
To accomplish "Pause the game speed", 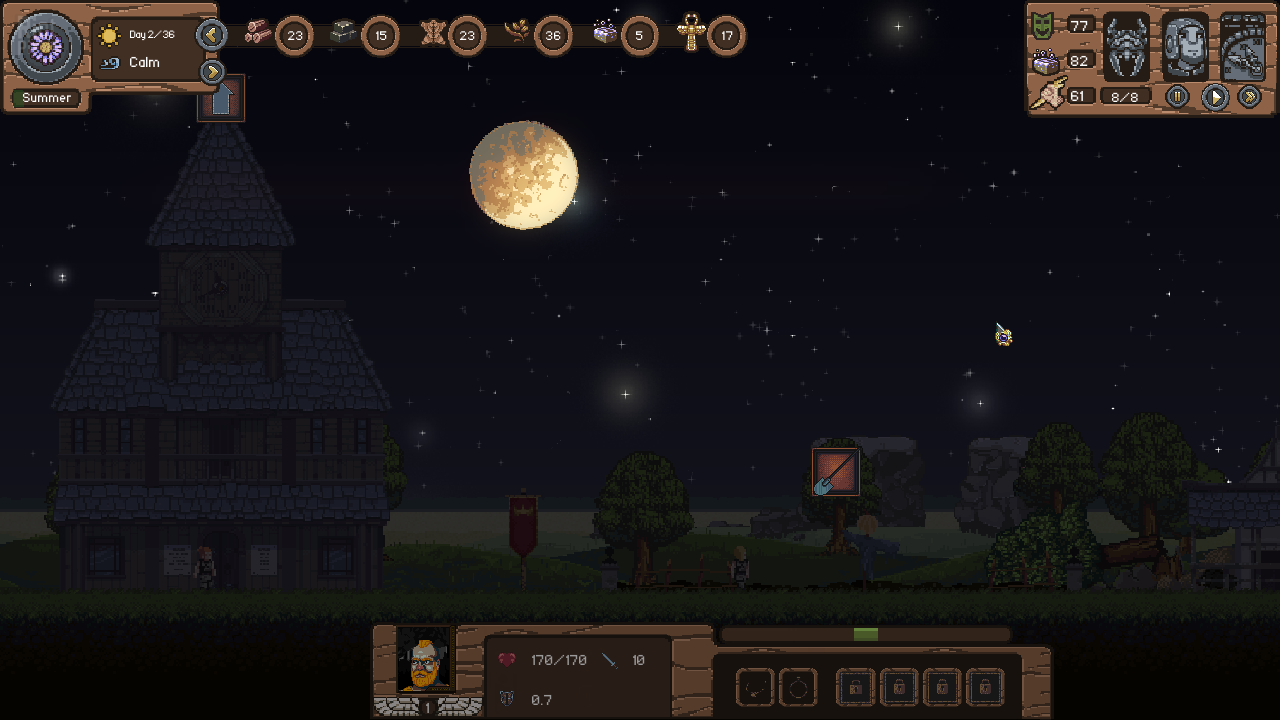I will coord(1177,97).
